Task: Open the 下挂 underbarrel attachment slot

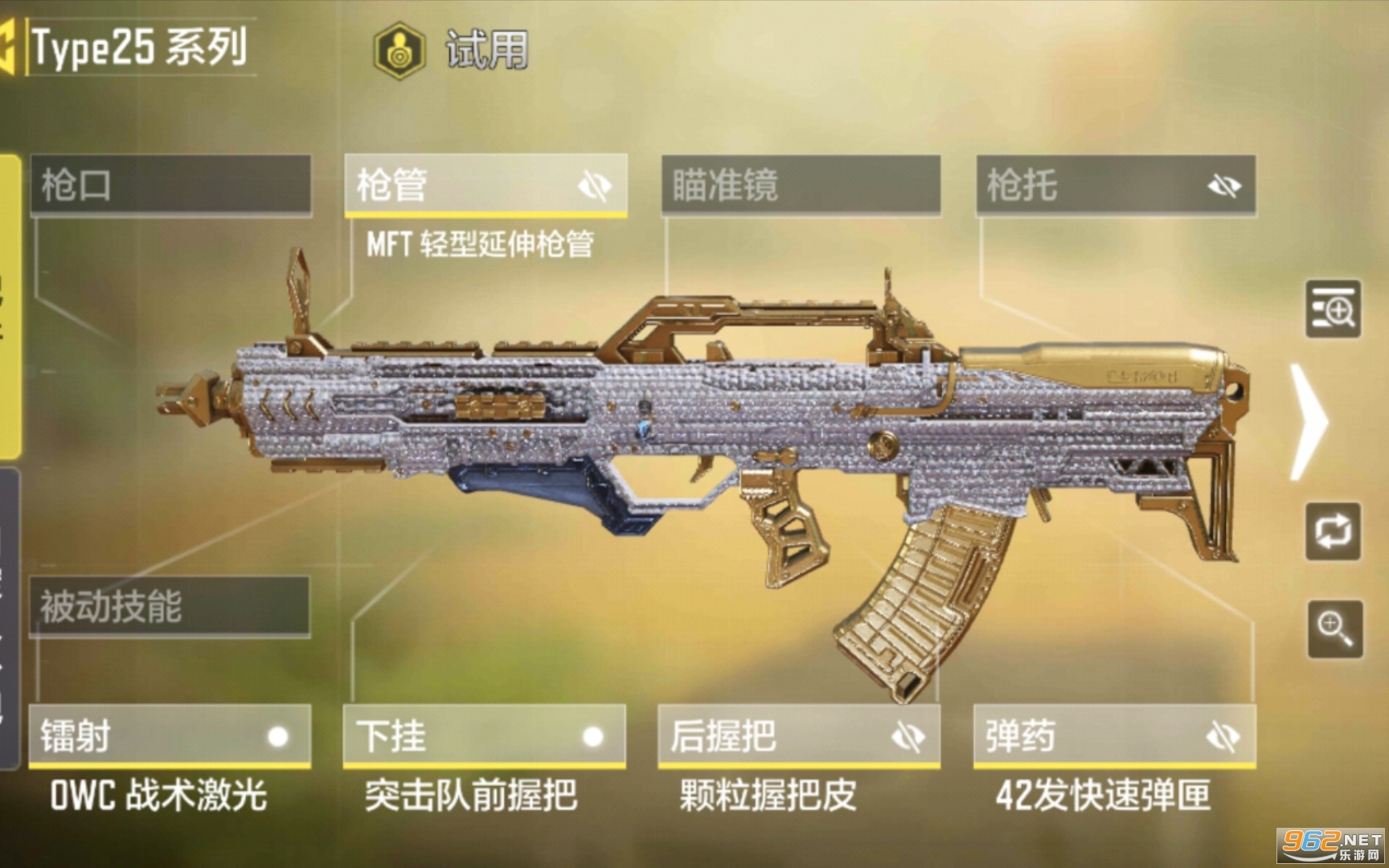Action: coord(458,736)
